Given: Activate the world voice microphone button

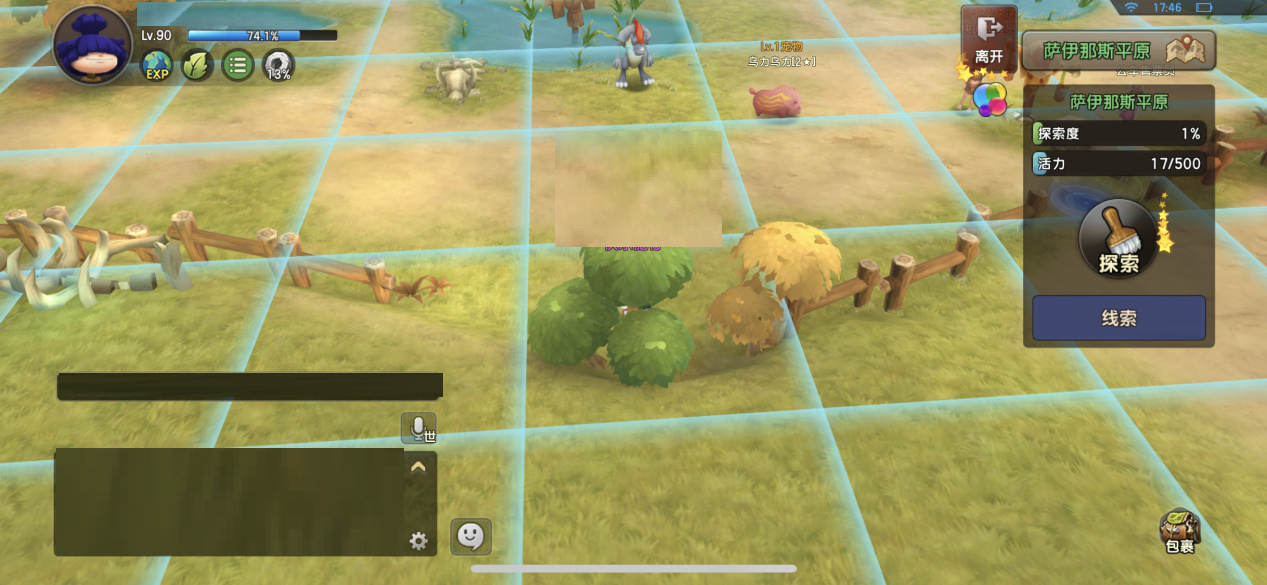Looking at the screenshot, I should pyautogui.click(x=418, y=428).
